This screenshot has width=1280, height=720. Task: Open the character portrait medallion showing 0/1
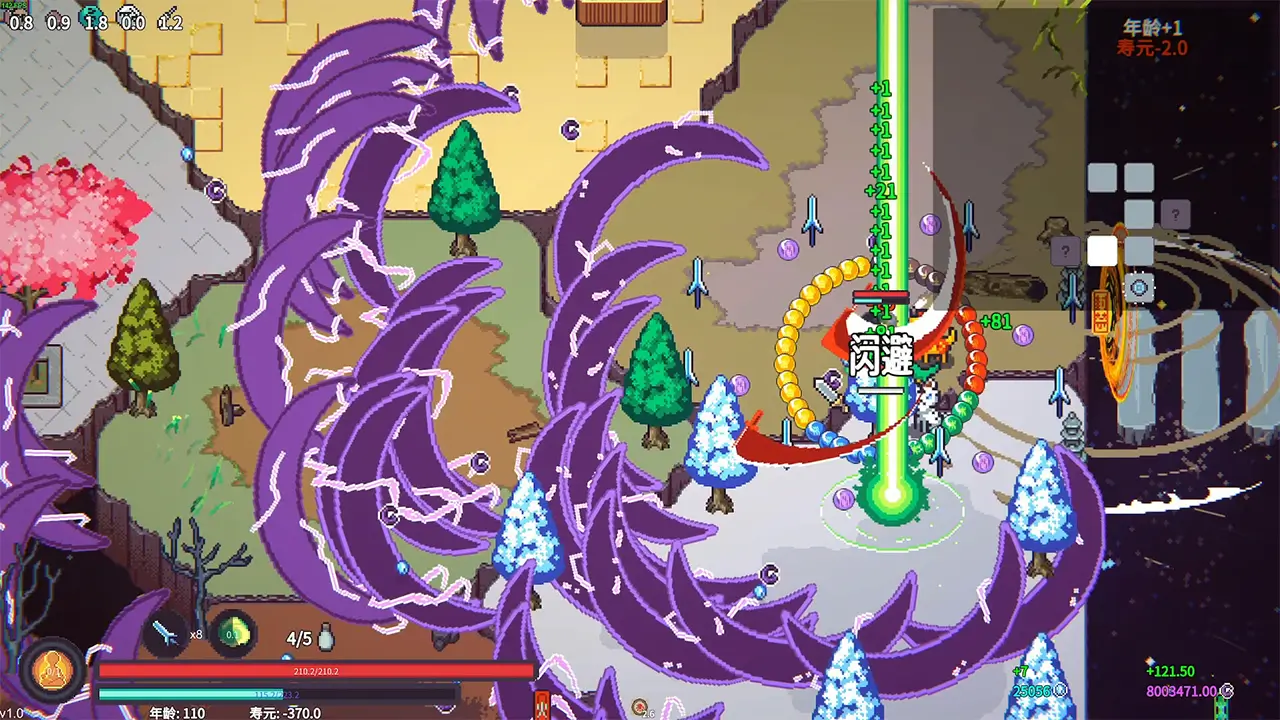point(52,670)
